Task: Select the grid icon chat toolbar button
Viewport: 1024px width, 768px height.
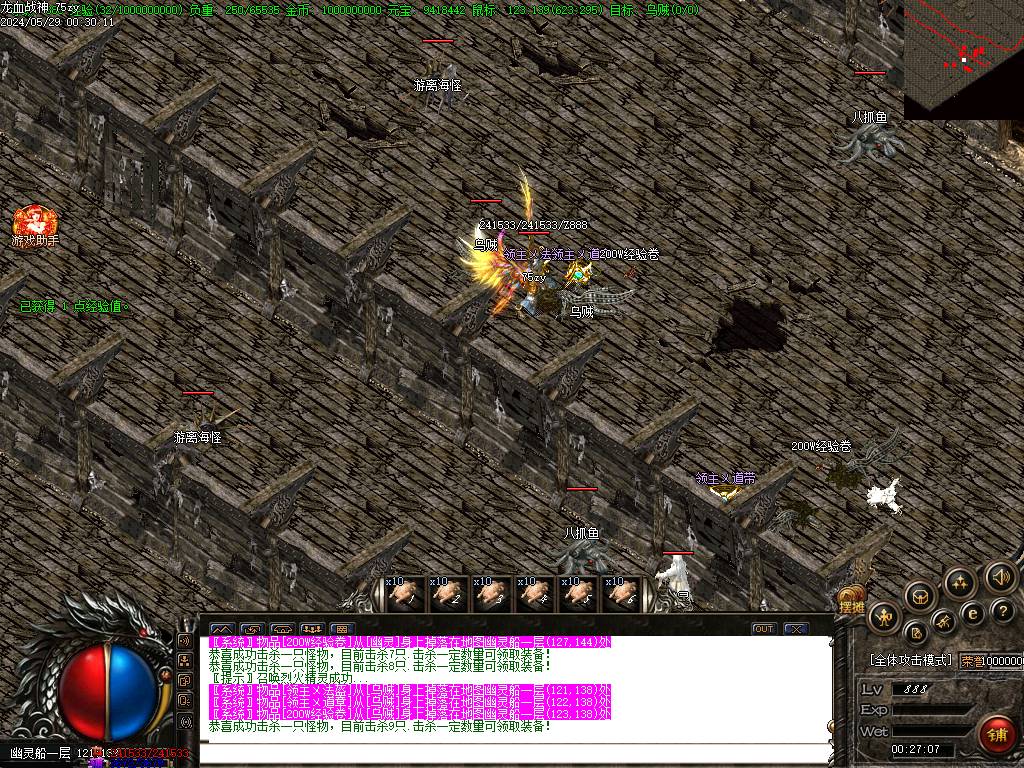Action: (342, 630)
